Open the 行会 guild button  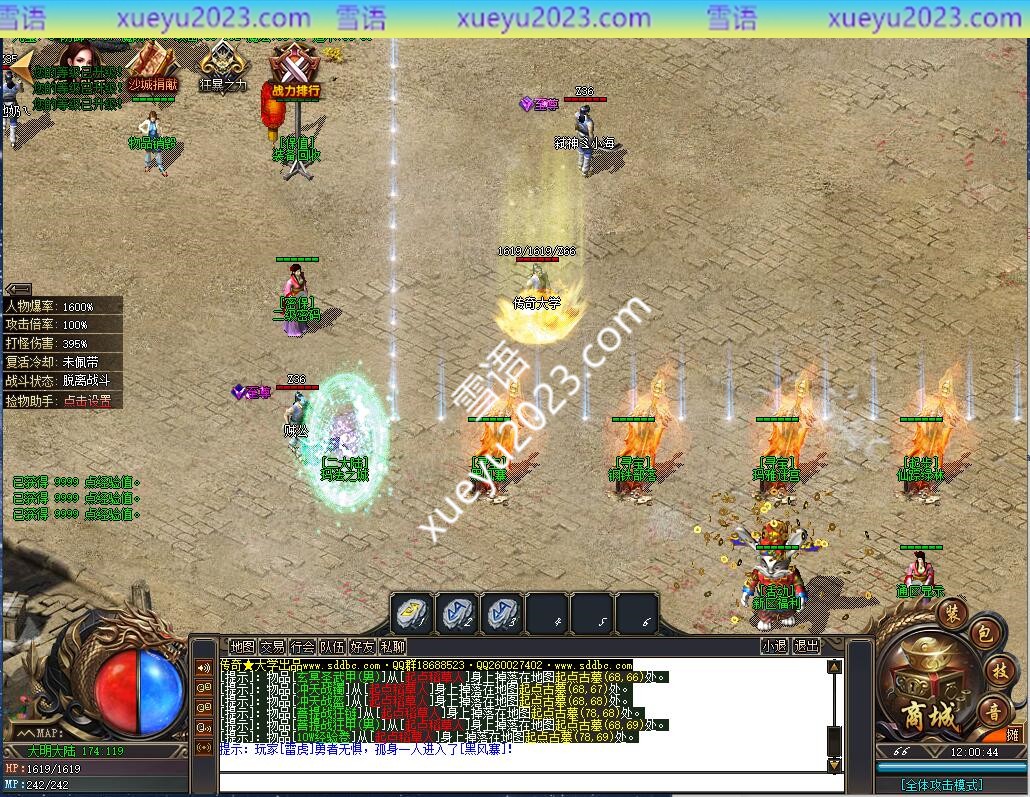tap(302, 647)
